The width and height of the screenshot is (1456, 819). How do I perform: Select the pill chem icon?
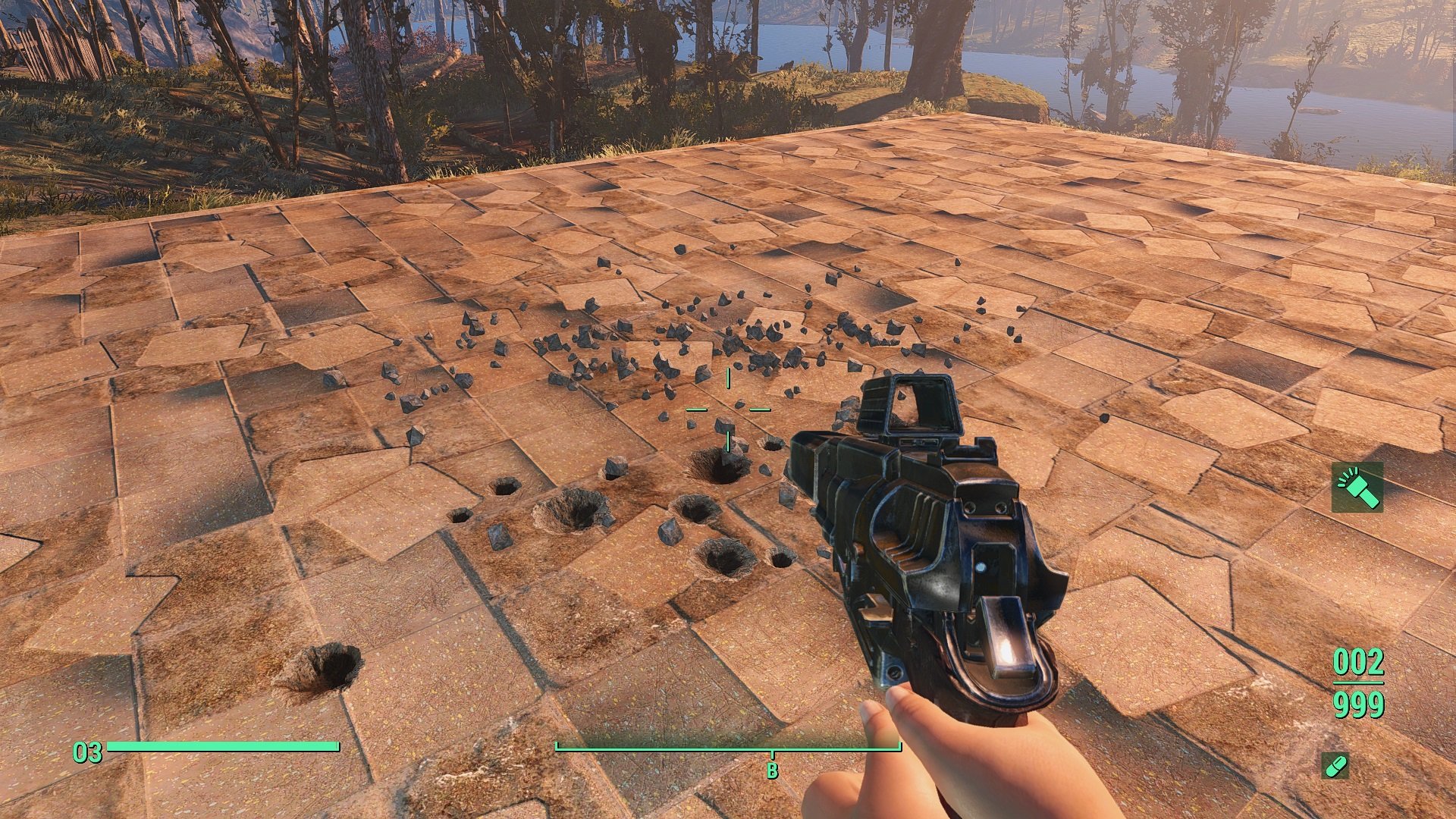(1335, 766)
